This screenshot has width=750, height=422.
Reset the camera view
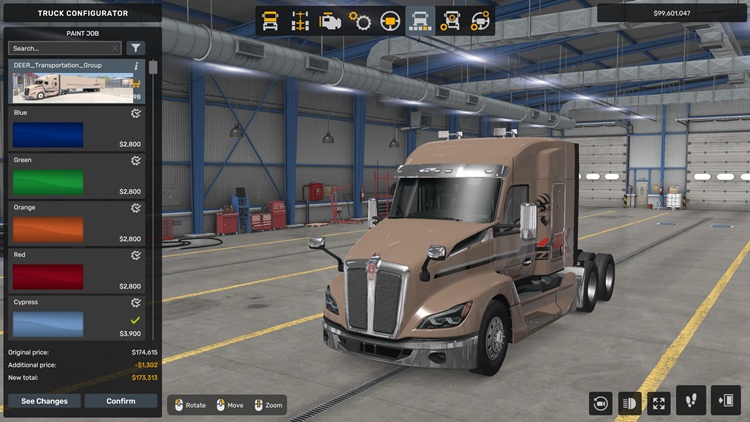(x=601, y=403)
